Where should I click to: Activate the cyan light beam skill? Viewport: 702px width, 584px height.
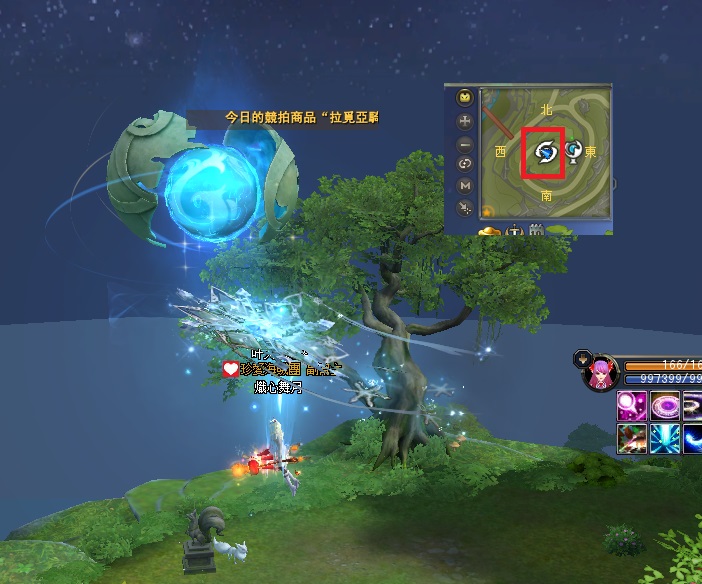point(665,438)
